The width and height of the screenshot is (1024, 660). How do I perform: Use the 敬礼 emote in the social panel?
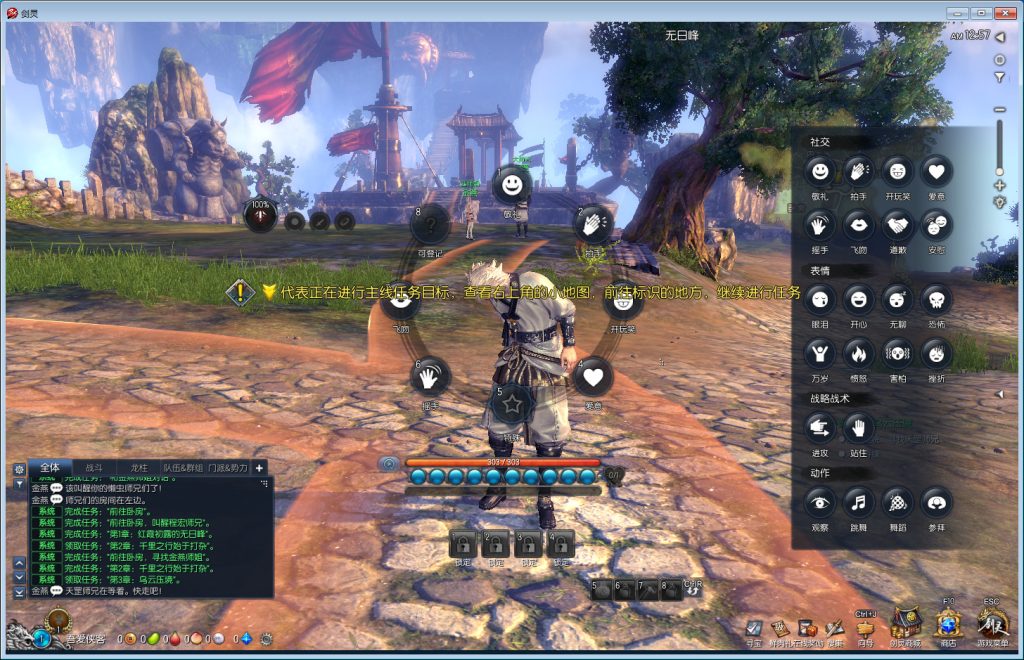tap(820, 172)
